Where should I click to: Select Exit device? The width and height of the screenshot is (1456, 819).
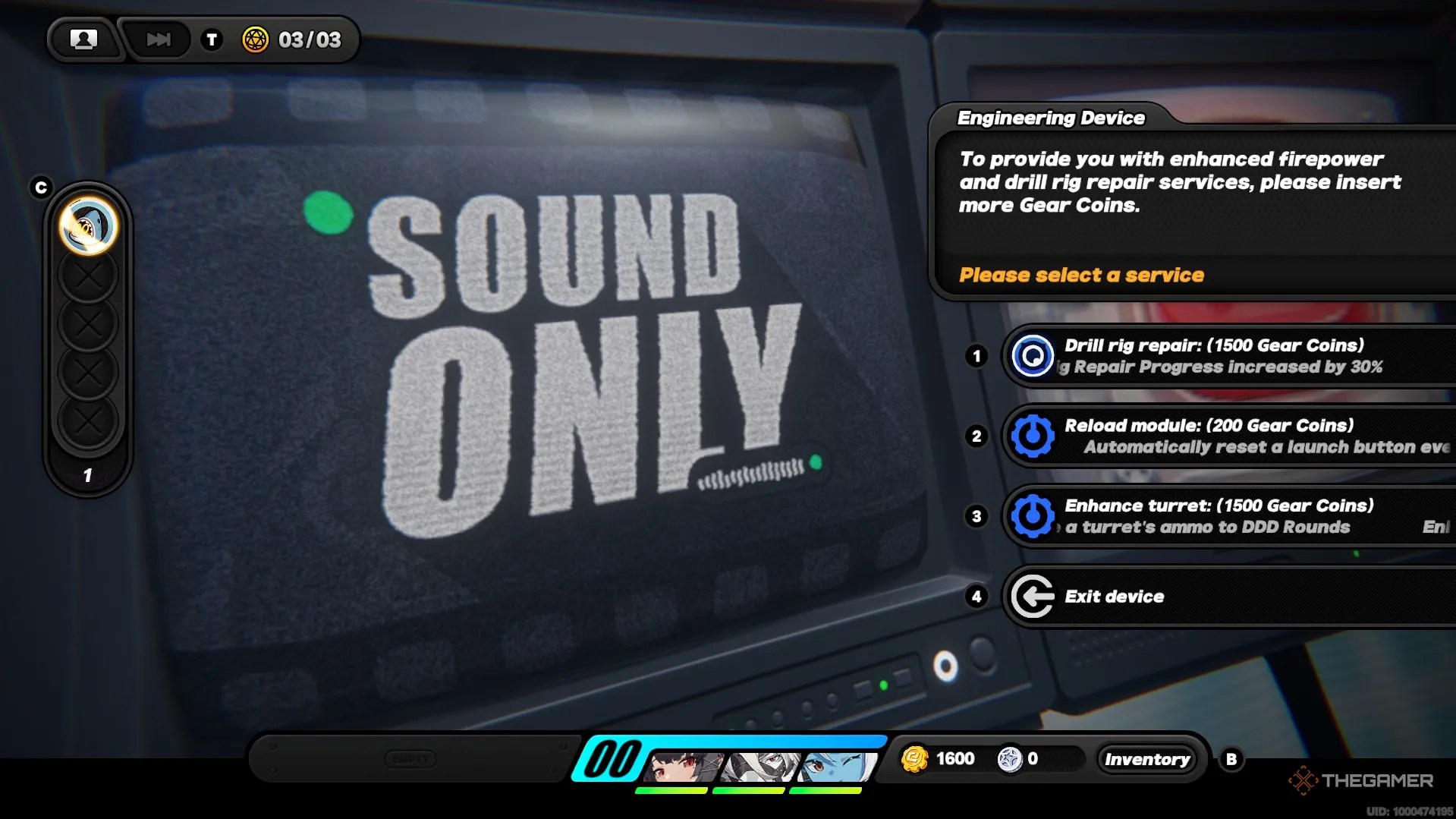pos(1114,597)
